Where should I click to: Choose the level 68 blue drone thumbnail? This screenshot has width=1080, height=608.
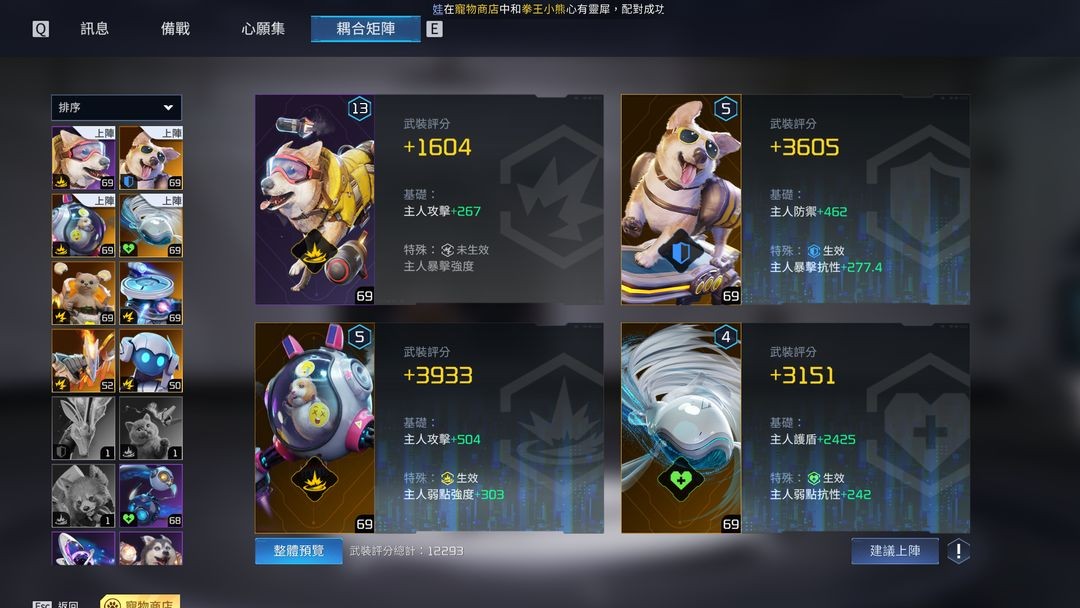(x=151, y=495)
